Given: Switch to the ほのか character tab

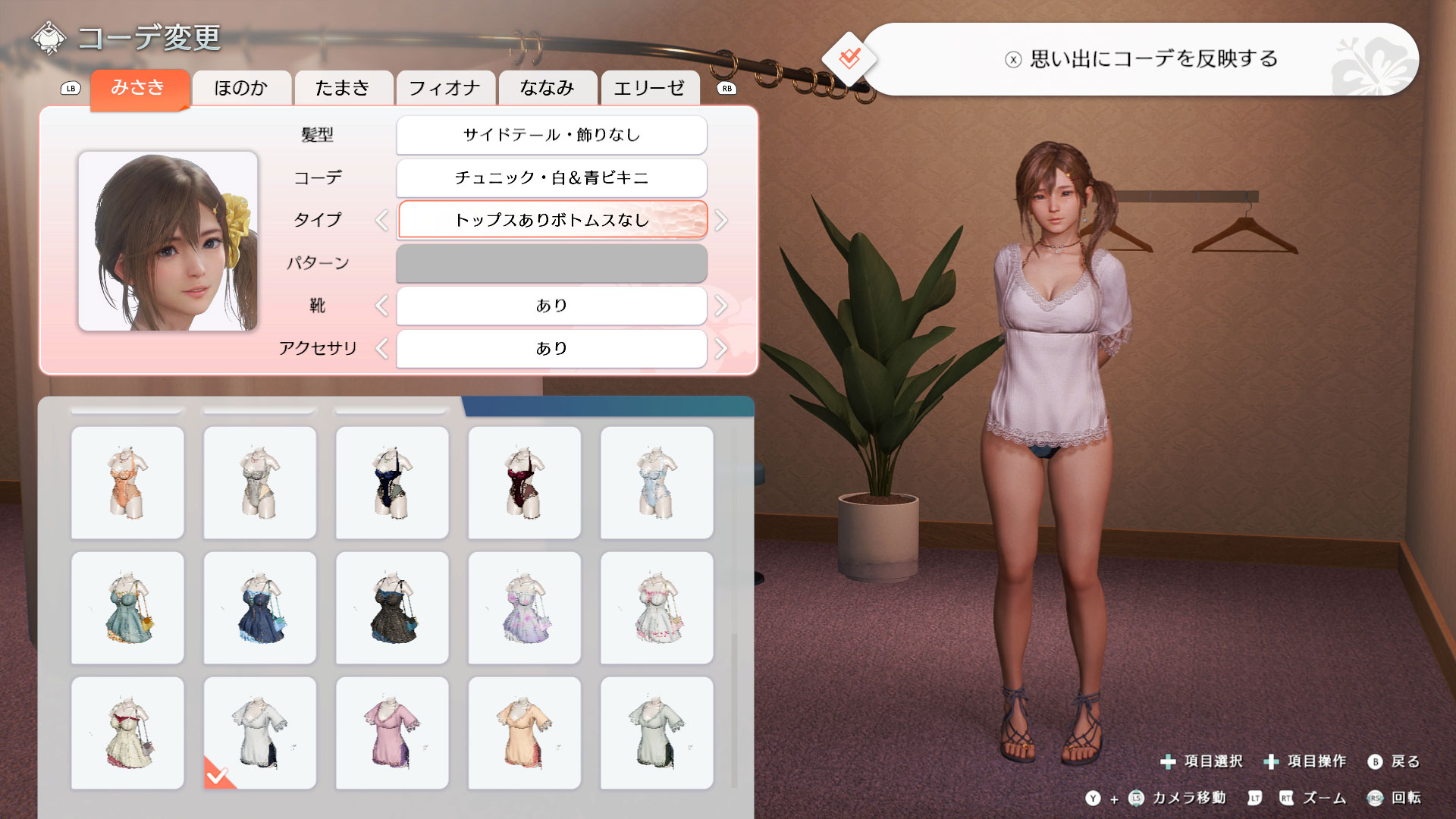Looking at the screenshot, I should tap(241, 88).
